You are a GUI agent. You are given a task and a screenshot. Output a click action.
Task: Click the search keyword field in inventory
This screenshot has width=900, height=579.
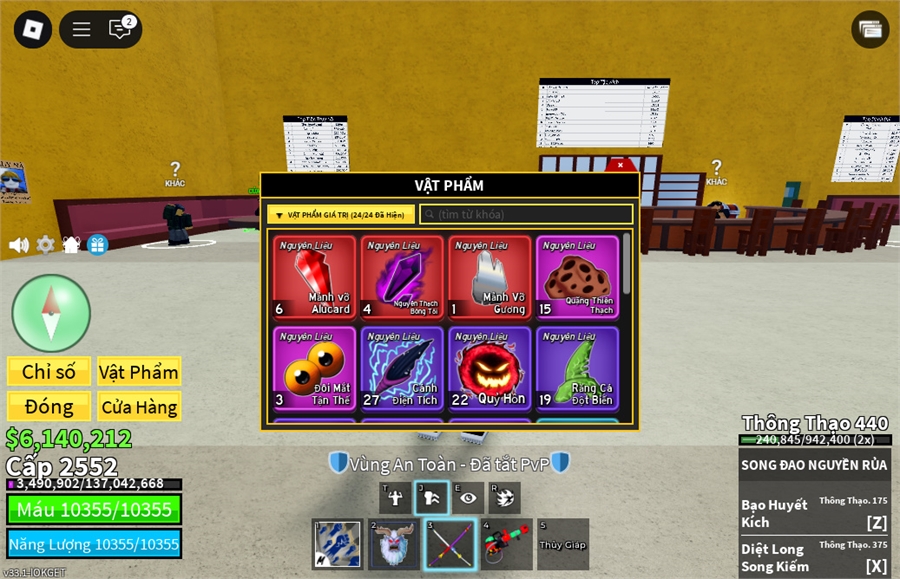(x=526, y=214)
